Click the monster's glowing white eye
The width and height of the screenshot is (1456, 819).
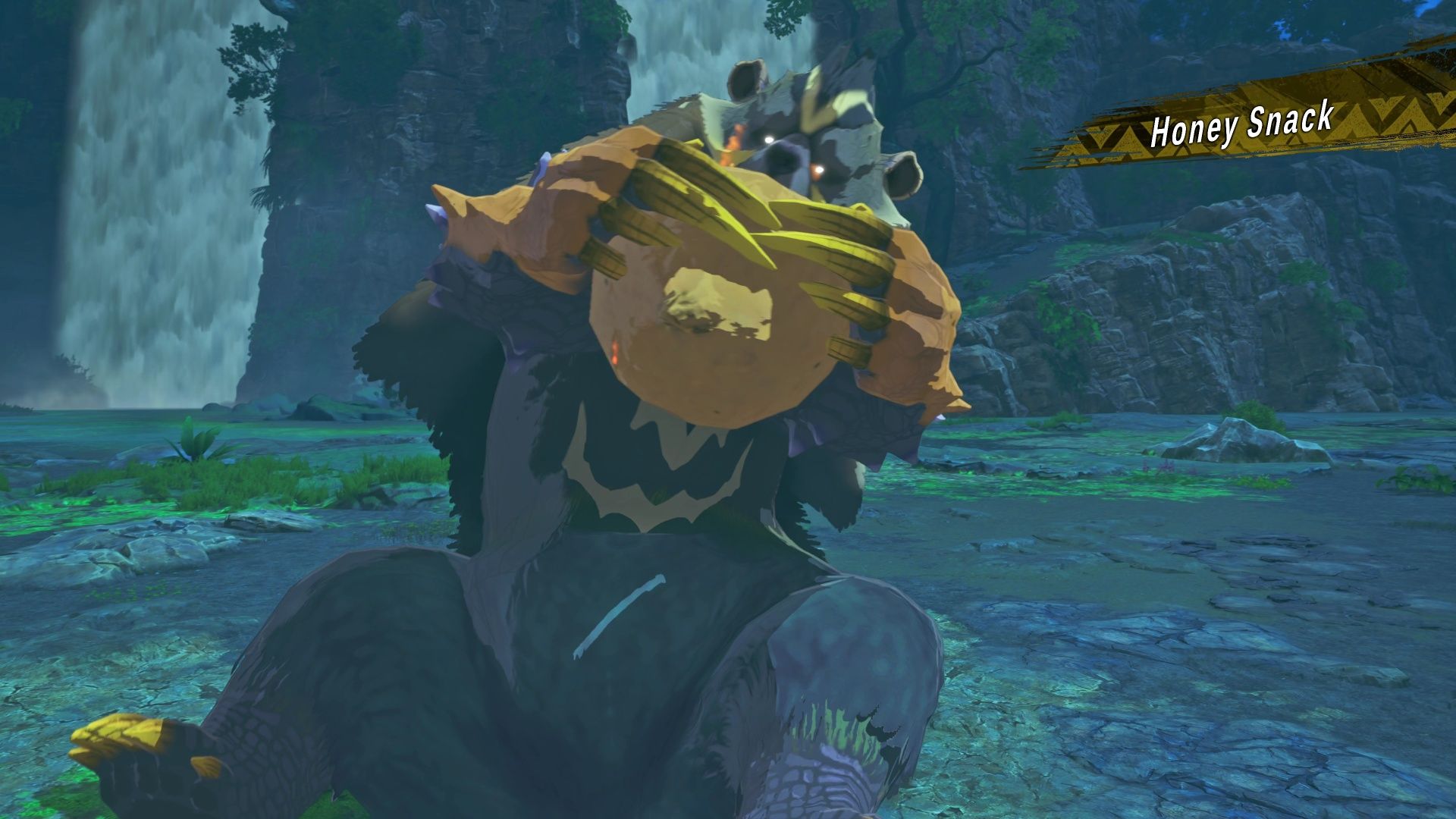coord(769,139)
